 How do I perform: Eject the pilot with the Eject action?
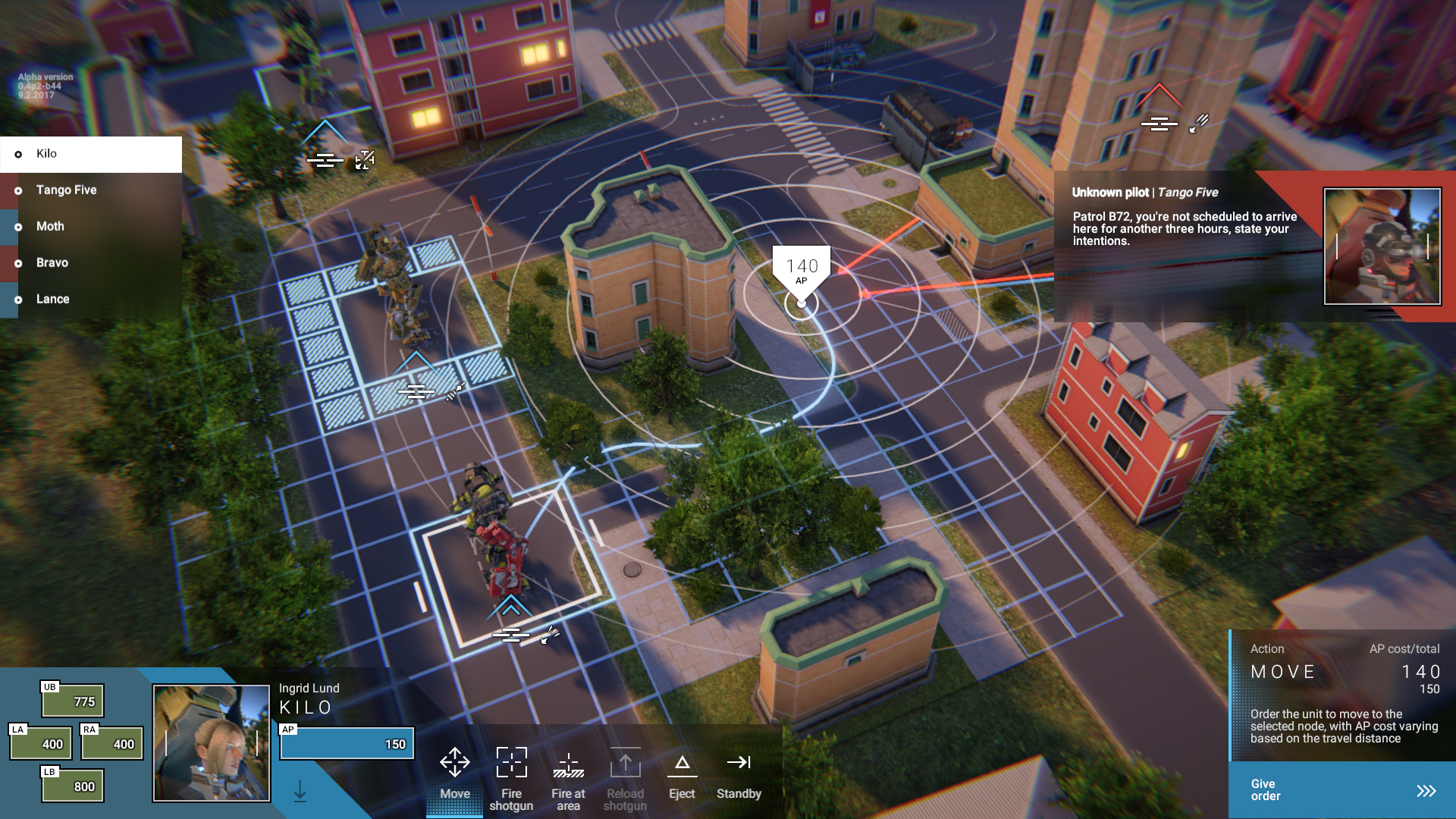(682, 772)
